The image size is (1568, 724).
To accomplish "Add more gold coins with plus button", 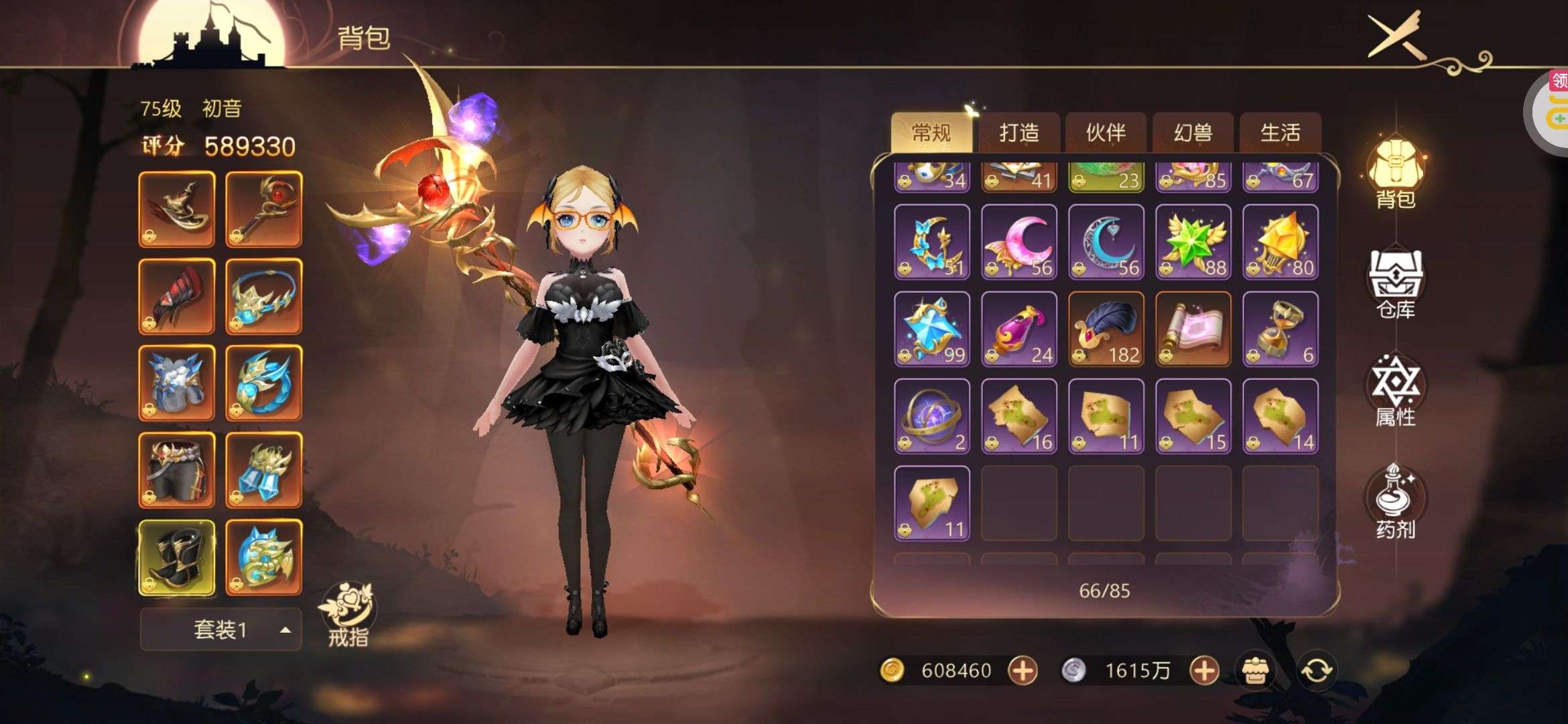I will 1023,670.
